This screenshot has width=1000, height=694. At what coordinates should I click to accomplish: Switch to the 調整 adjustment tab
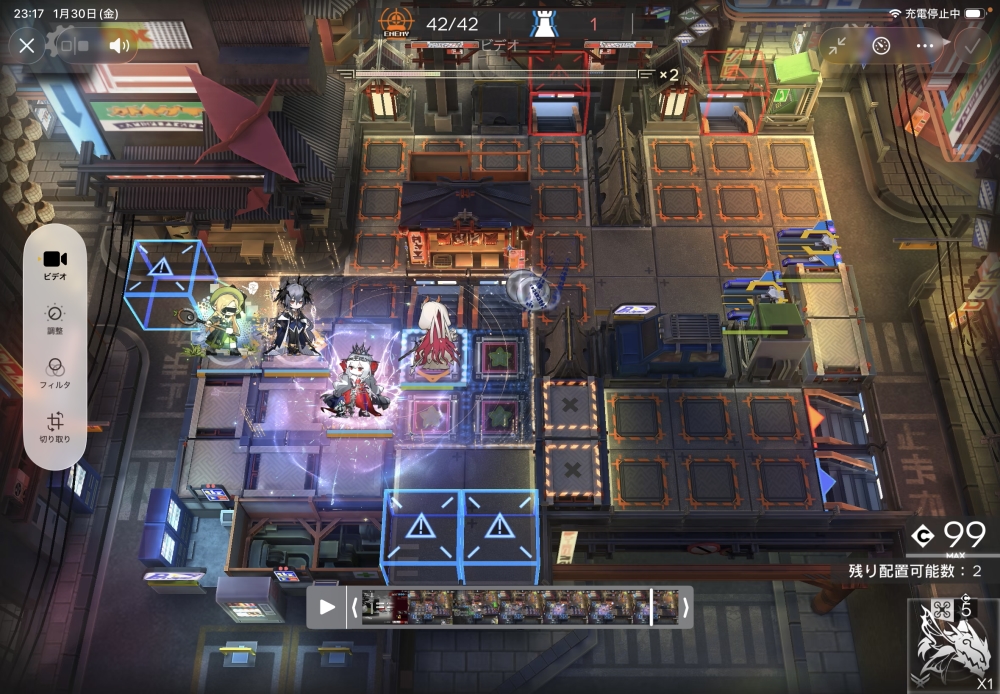(55, 318)
